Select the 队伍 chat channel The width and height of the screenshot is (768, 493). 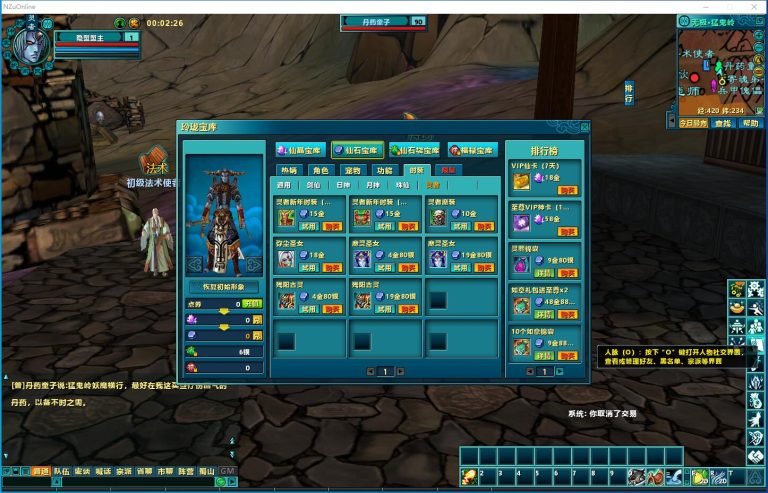pos(62,470)
